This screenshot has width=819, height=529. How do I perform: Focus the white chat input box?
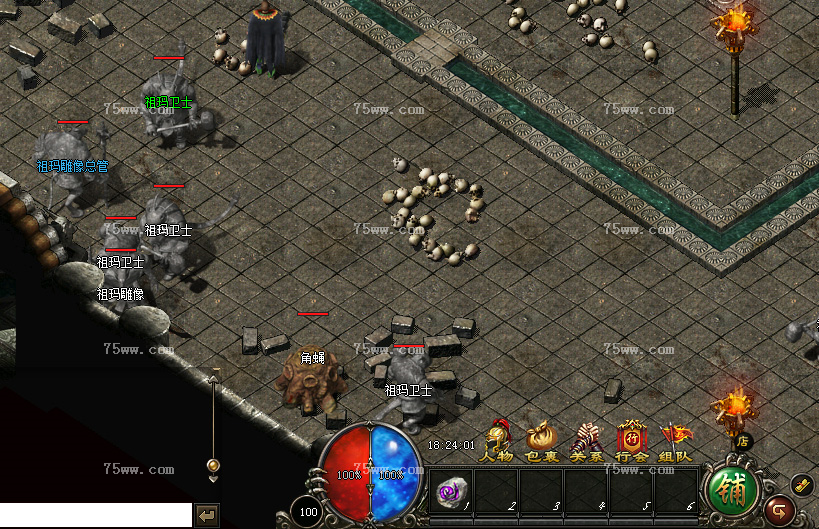[95, 514]
